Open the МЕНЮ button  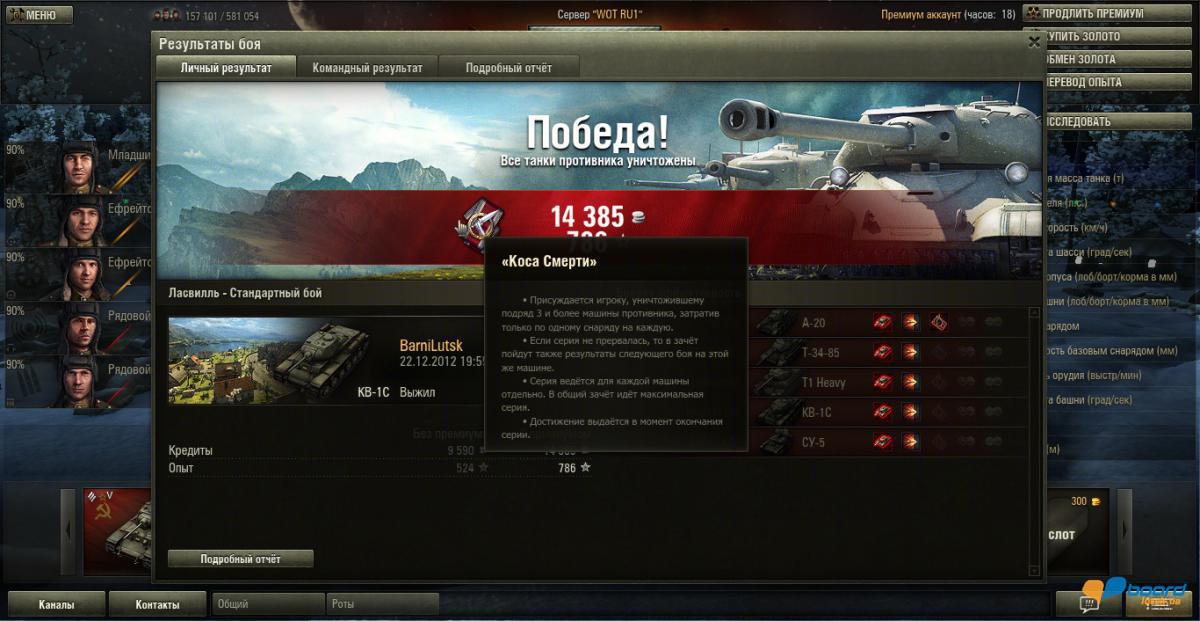pyautogui.click(x=39, y=15)
